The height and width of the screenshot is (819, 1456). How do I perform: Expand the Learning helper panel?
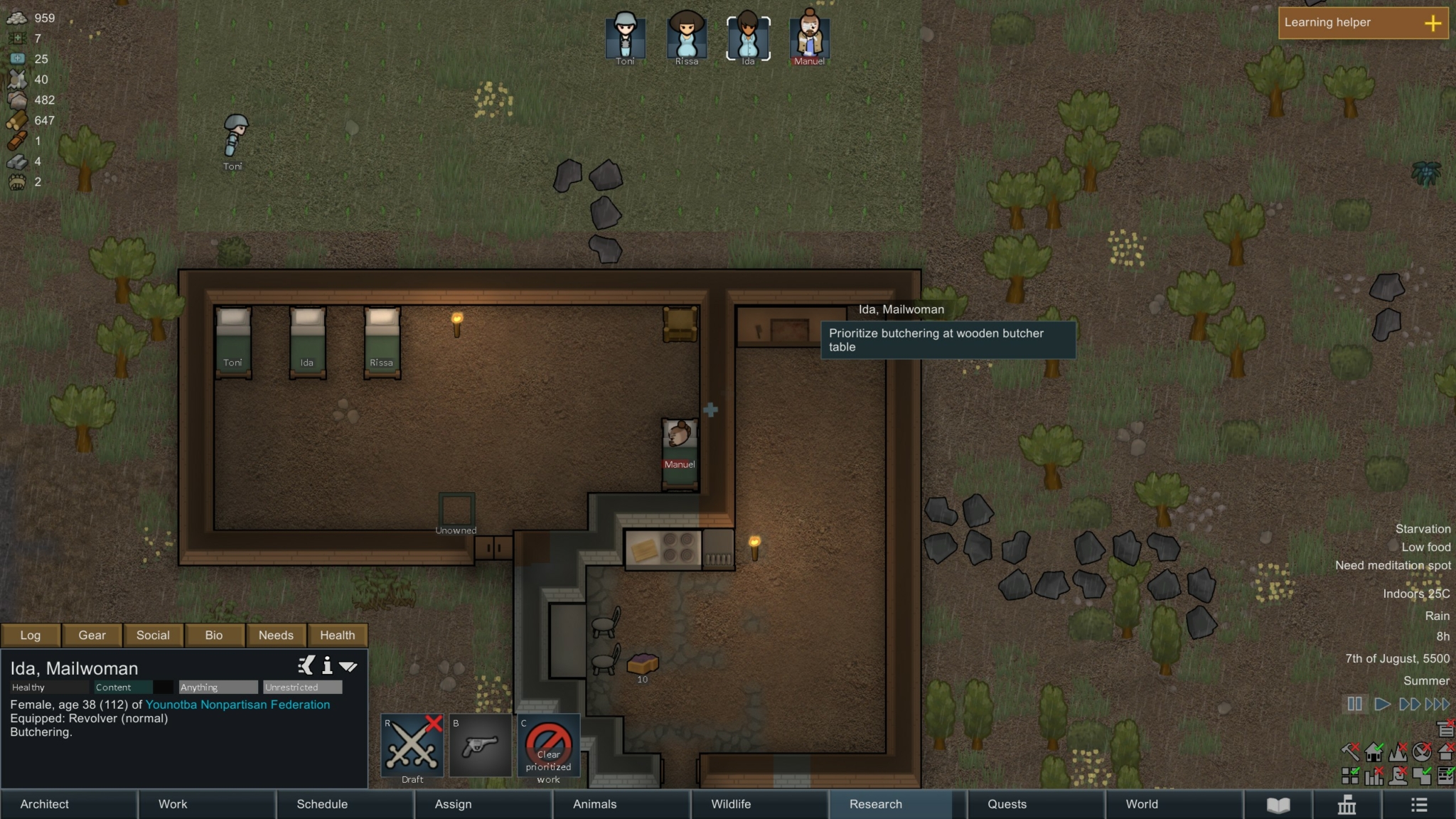pos(1433,22)
